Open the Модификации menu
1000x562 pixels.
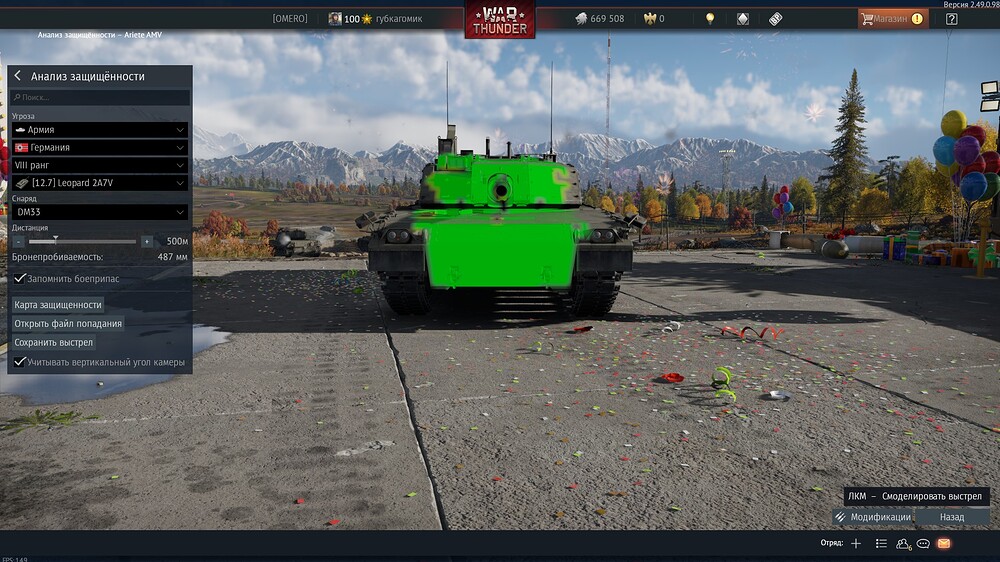click(x=872, y=517)
